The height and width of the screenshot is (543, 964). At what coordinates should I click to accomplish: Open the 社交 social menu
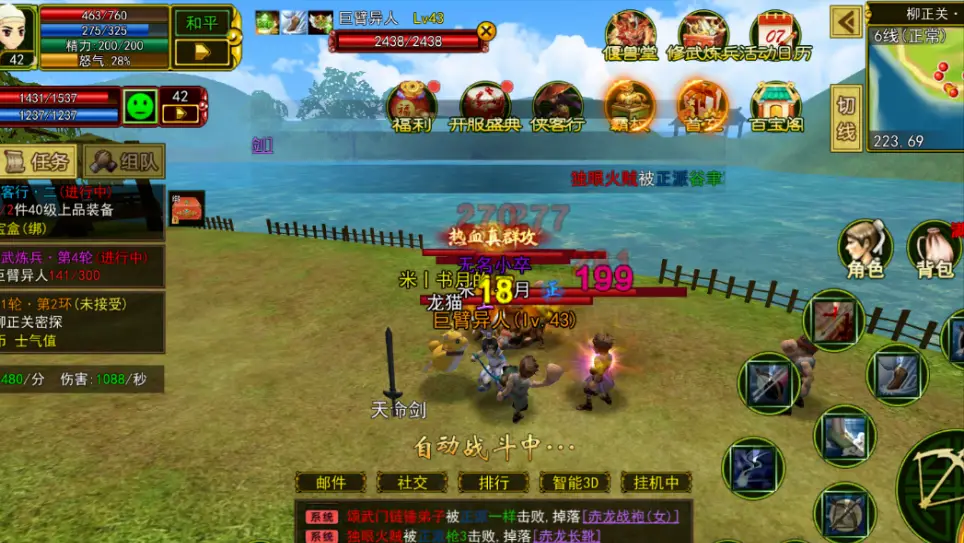[412, 482]
